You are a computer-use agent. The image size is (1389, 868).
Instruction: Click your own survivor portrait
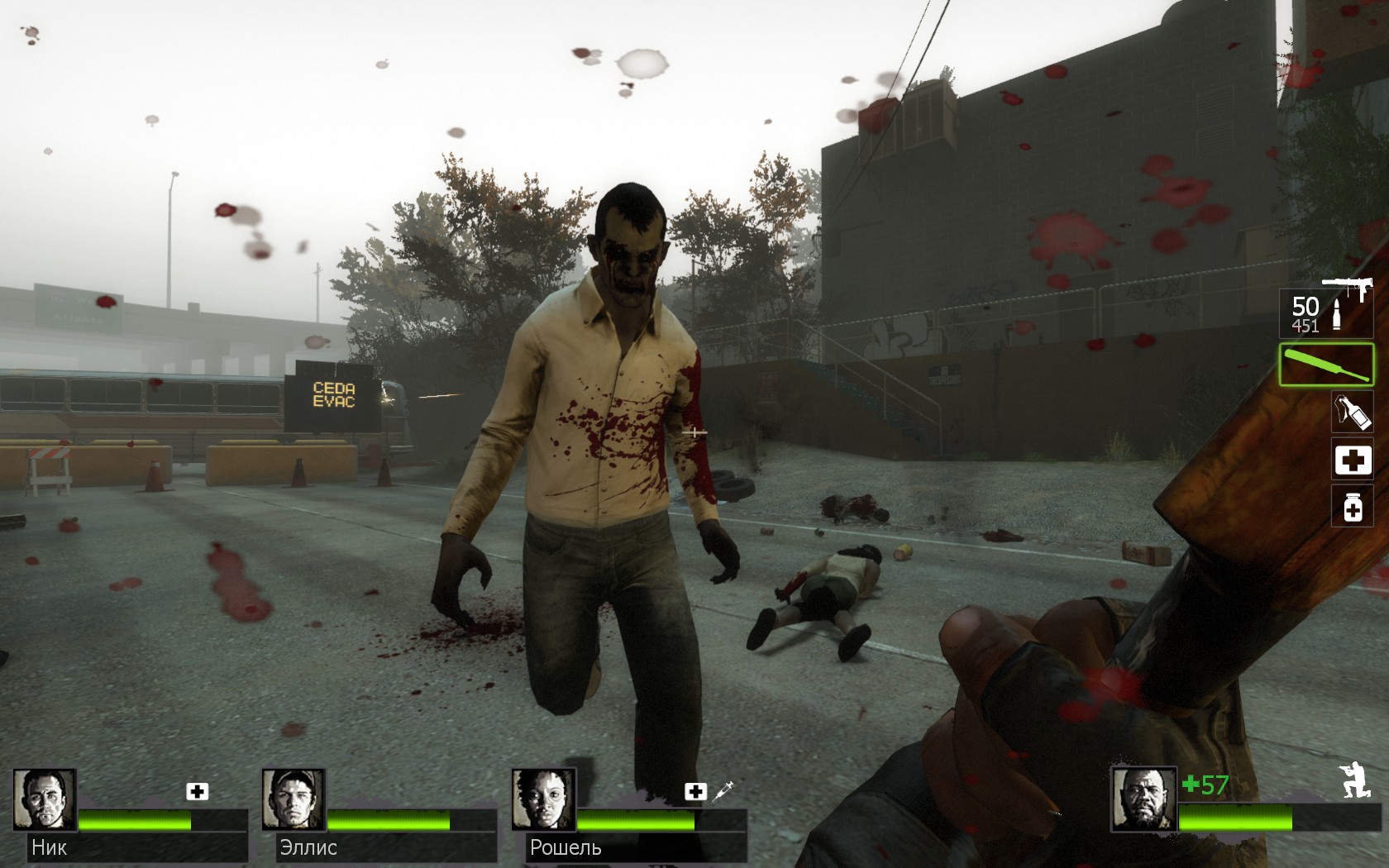[1143, 799]
